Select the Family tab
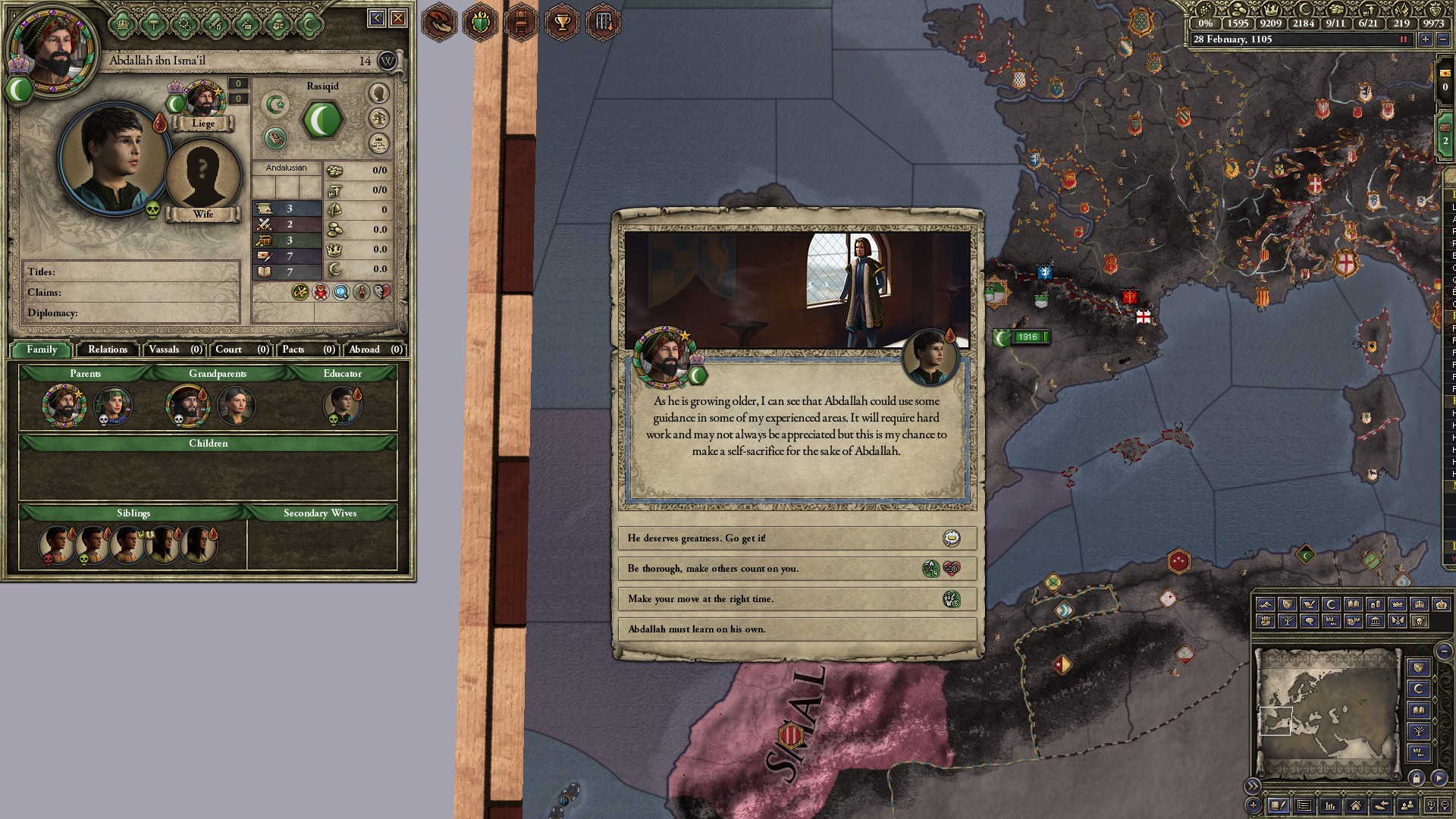The width and height of the screenshot is (1456, 819). [42, 350]
